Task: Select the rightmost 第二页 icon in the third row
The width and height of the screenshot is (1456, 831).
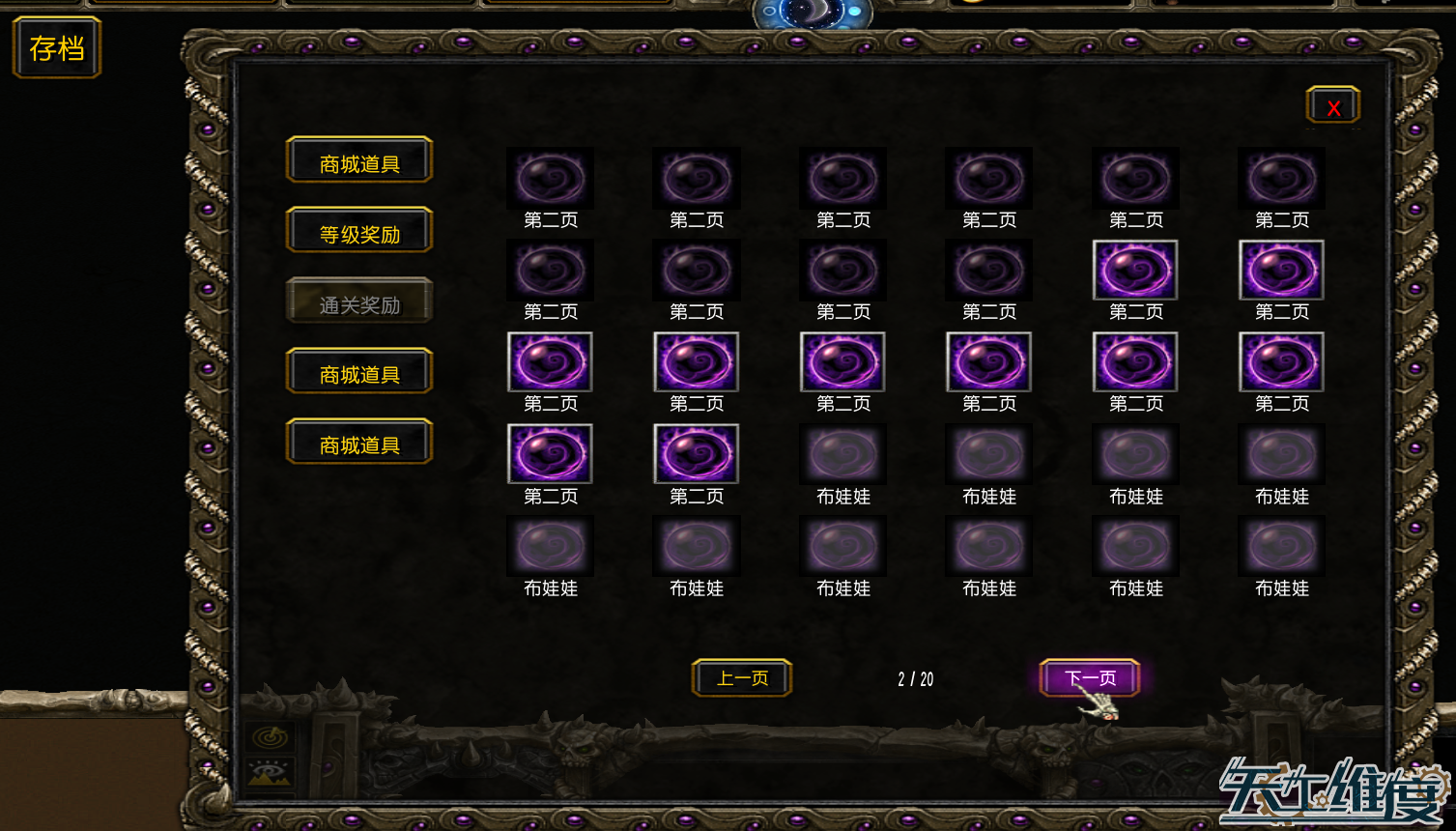Action: click(1281, 362)
